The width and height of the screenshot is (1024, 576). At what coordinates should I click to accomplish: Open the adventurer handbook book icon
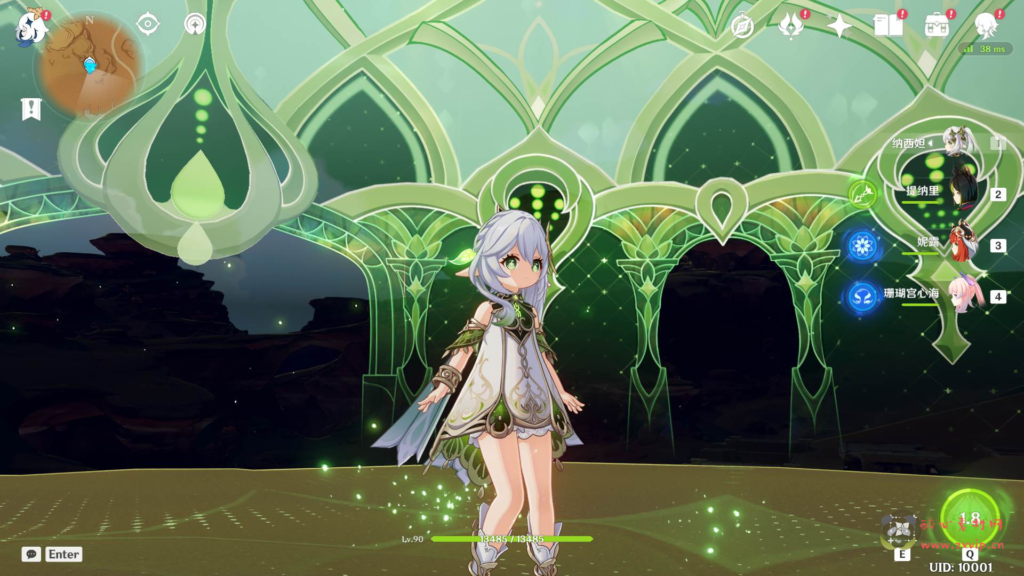tap(888, 26)
